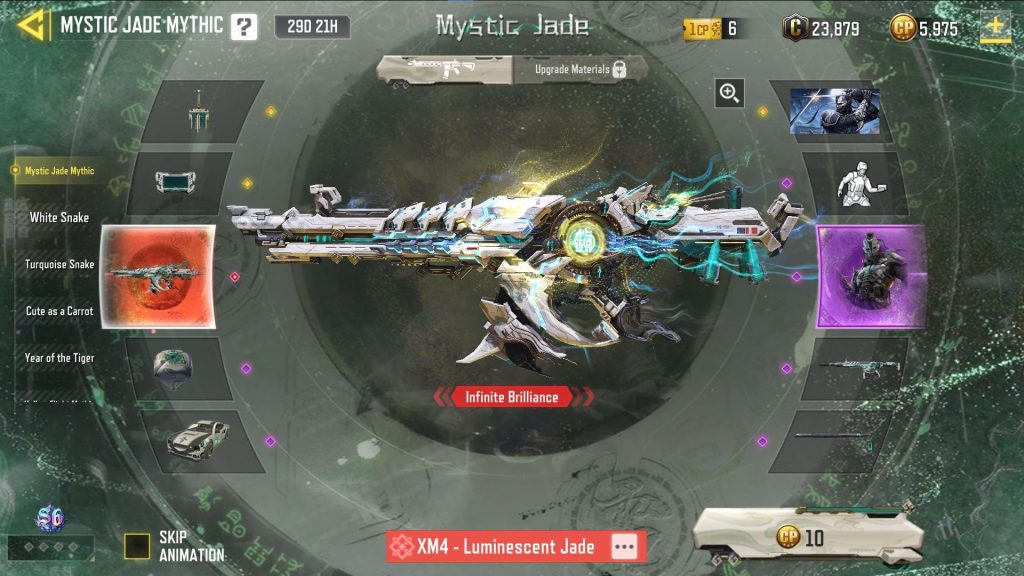Select the weapon preview tab

click(445, 69)
